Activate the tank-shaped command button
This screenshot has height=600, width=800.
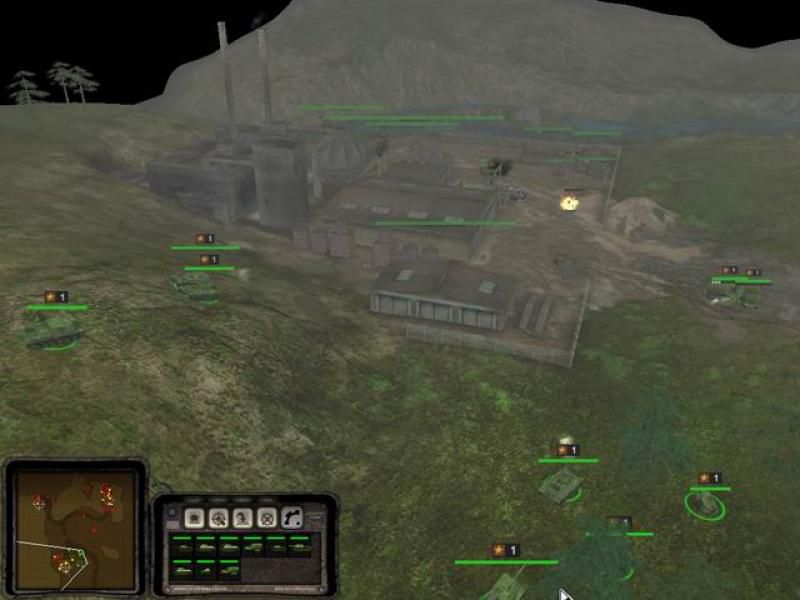click(x=194, y=518)
